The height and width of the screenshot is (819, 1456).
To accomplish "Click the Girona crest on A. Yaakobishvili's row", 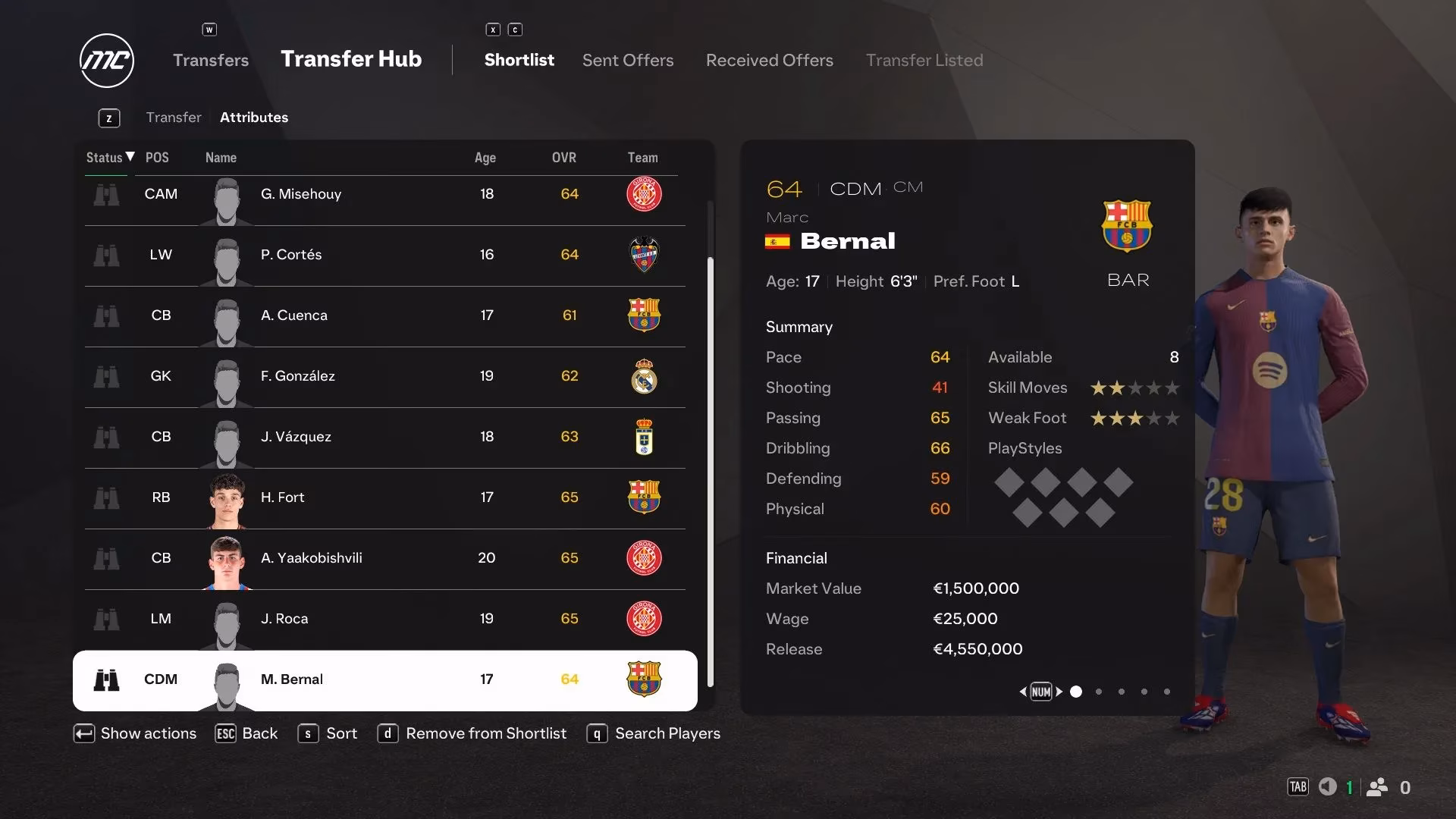I will click(644, 558).
